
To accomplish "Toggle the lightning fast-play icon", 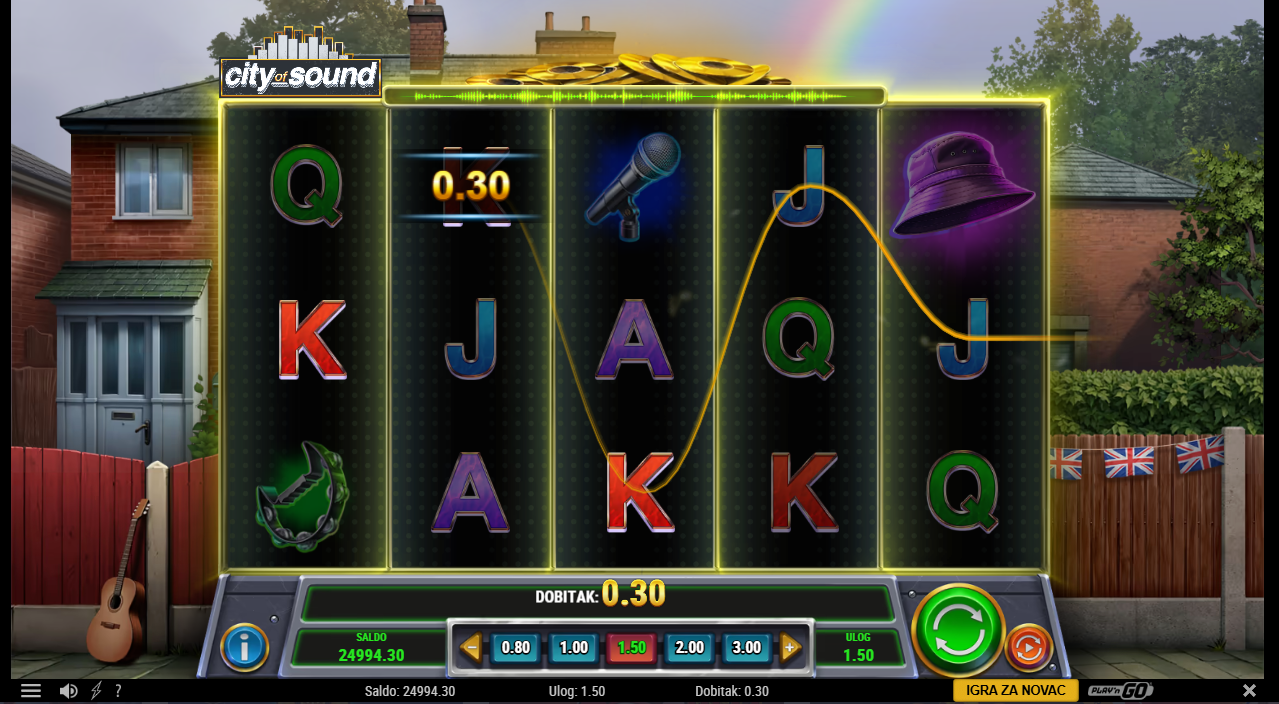I will pyautogui.click(x=97, y=691).
